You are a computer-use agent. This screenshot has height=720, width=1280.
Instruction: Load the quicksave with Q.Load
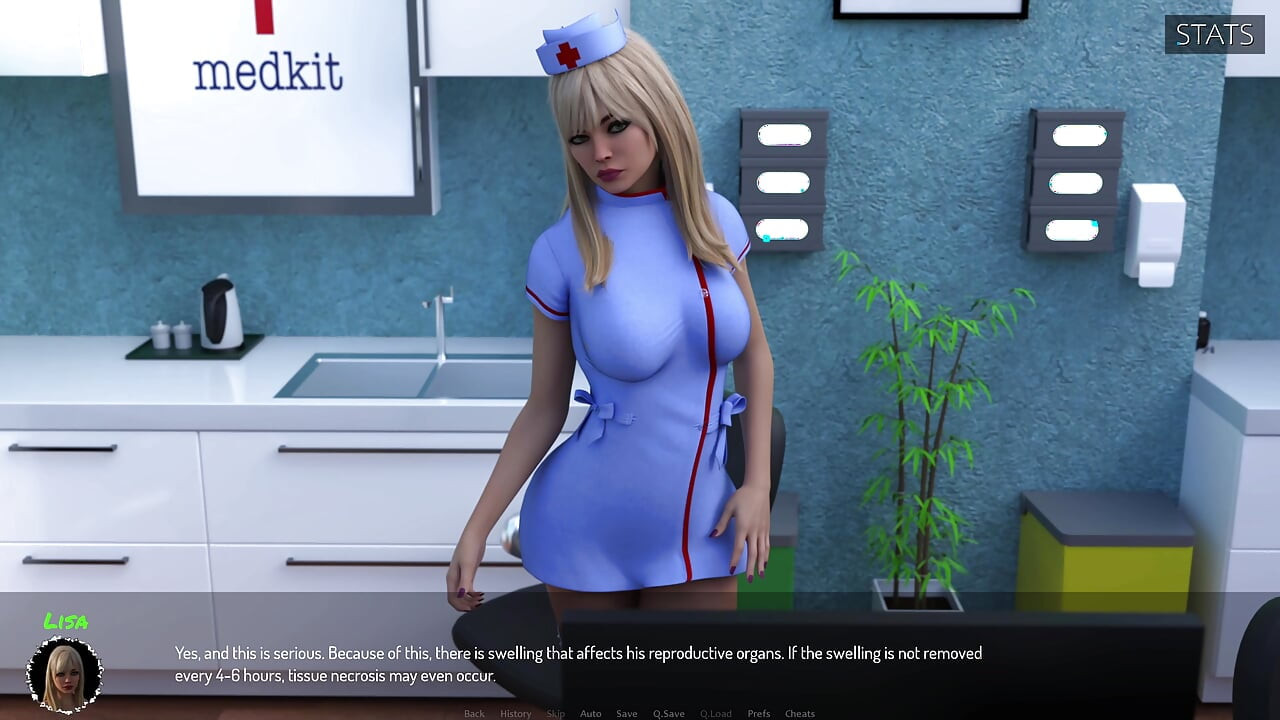pos(716,713)
